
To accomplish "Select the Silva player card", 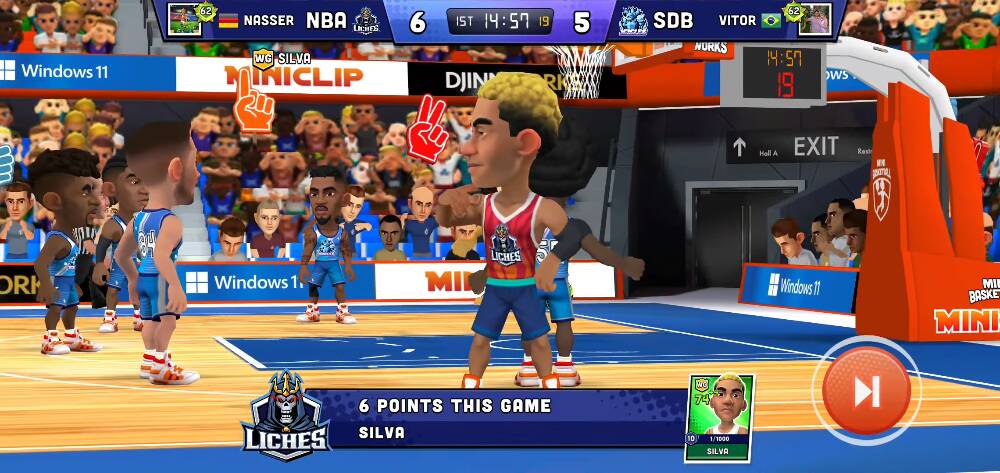I will (x=719, y=417).
